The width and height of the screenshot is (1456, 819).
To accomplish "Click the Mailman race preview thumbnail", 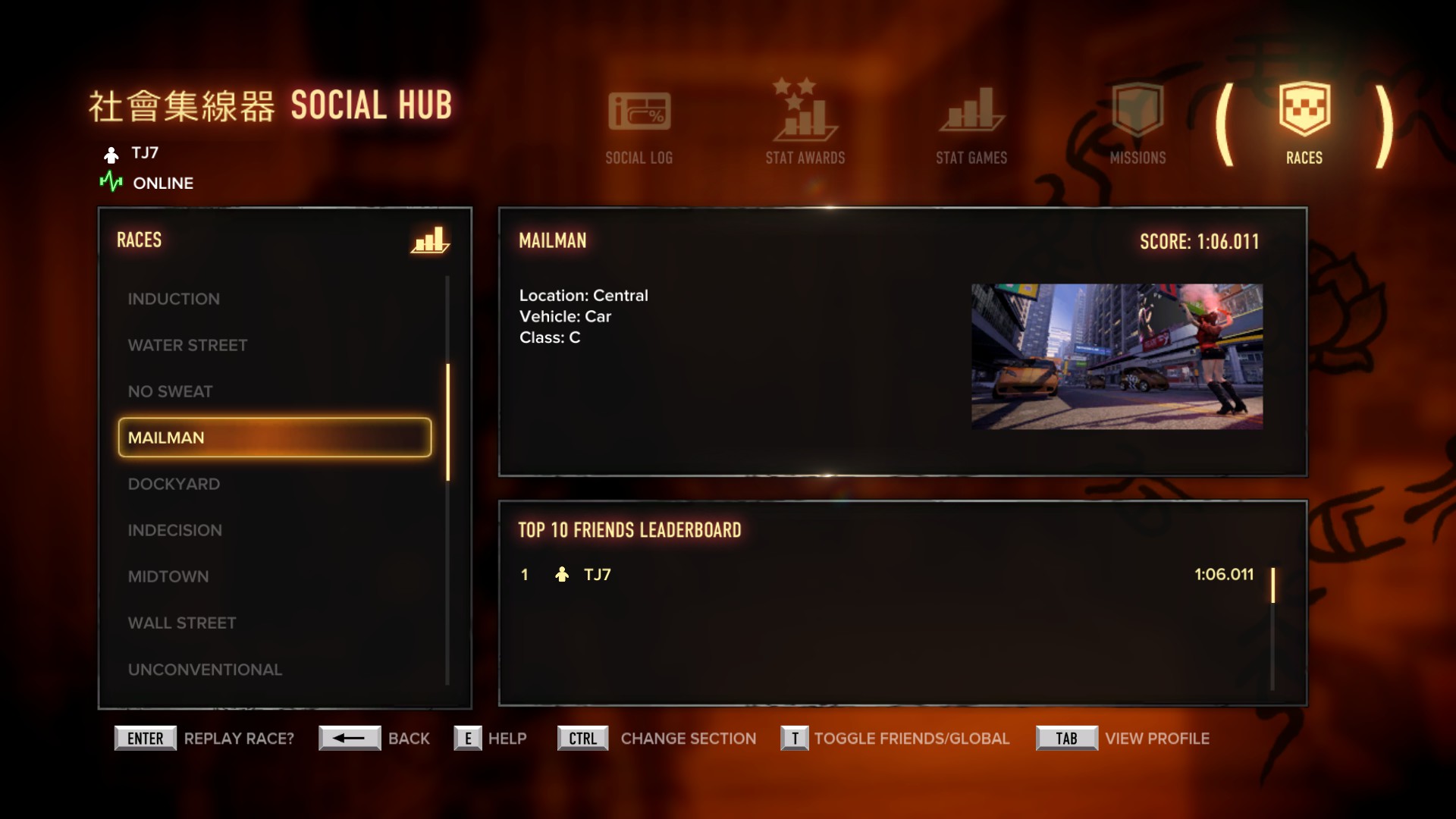I will [1116, 356].
